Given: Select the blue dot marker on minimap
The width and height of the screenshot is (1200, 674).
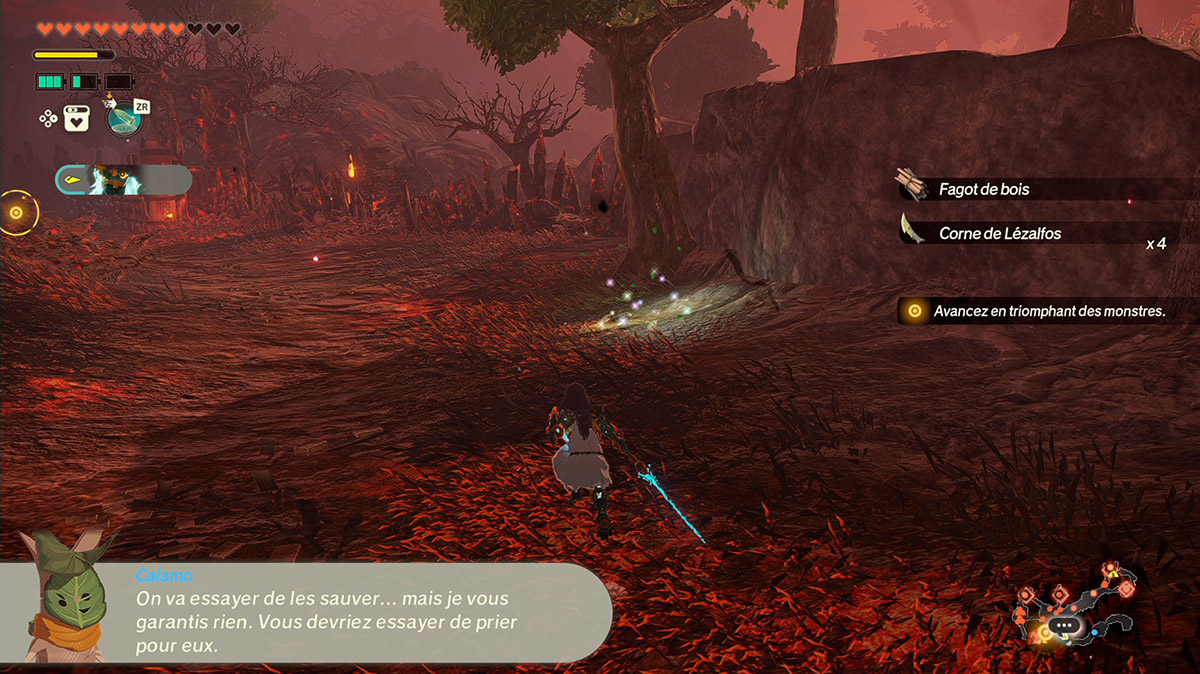Looking at the screenshot, I should (x=1096, y=632).
